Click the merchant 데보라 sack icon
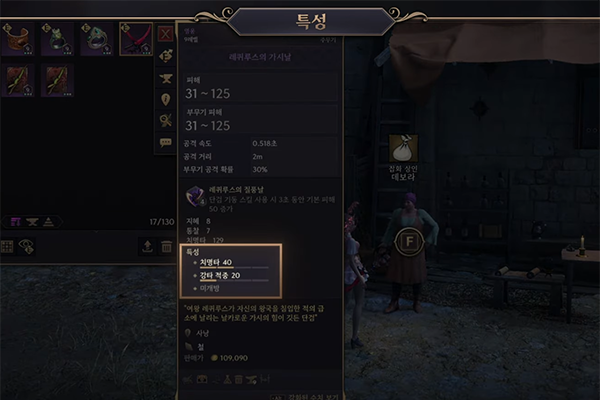 404,148
